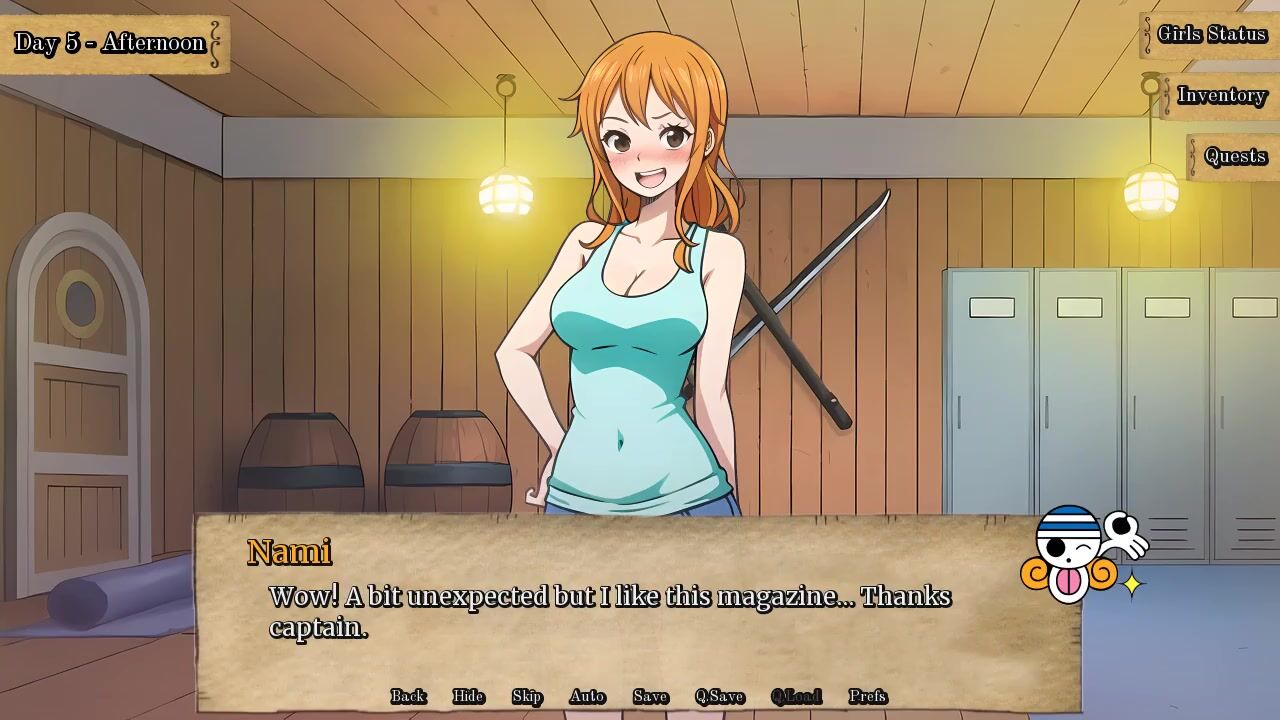Open the Girls Status panel

[1211, 34]
